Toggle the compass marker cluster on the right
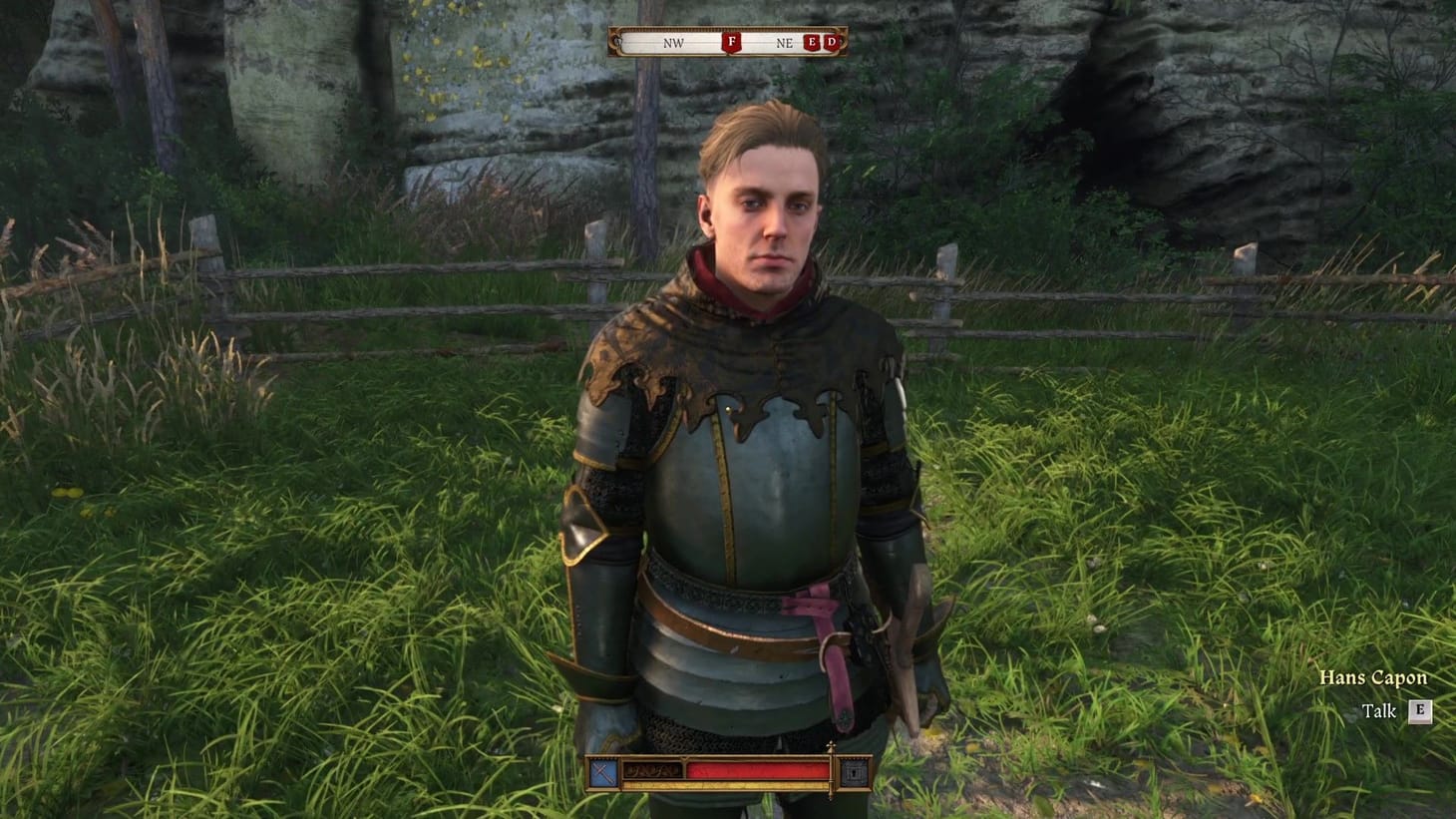This screenshot has height=819, width=1456. tap(821, 43)
